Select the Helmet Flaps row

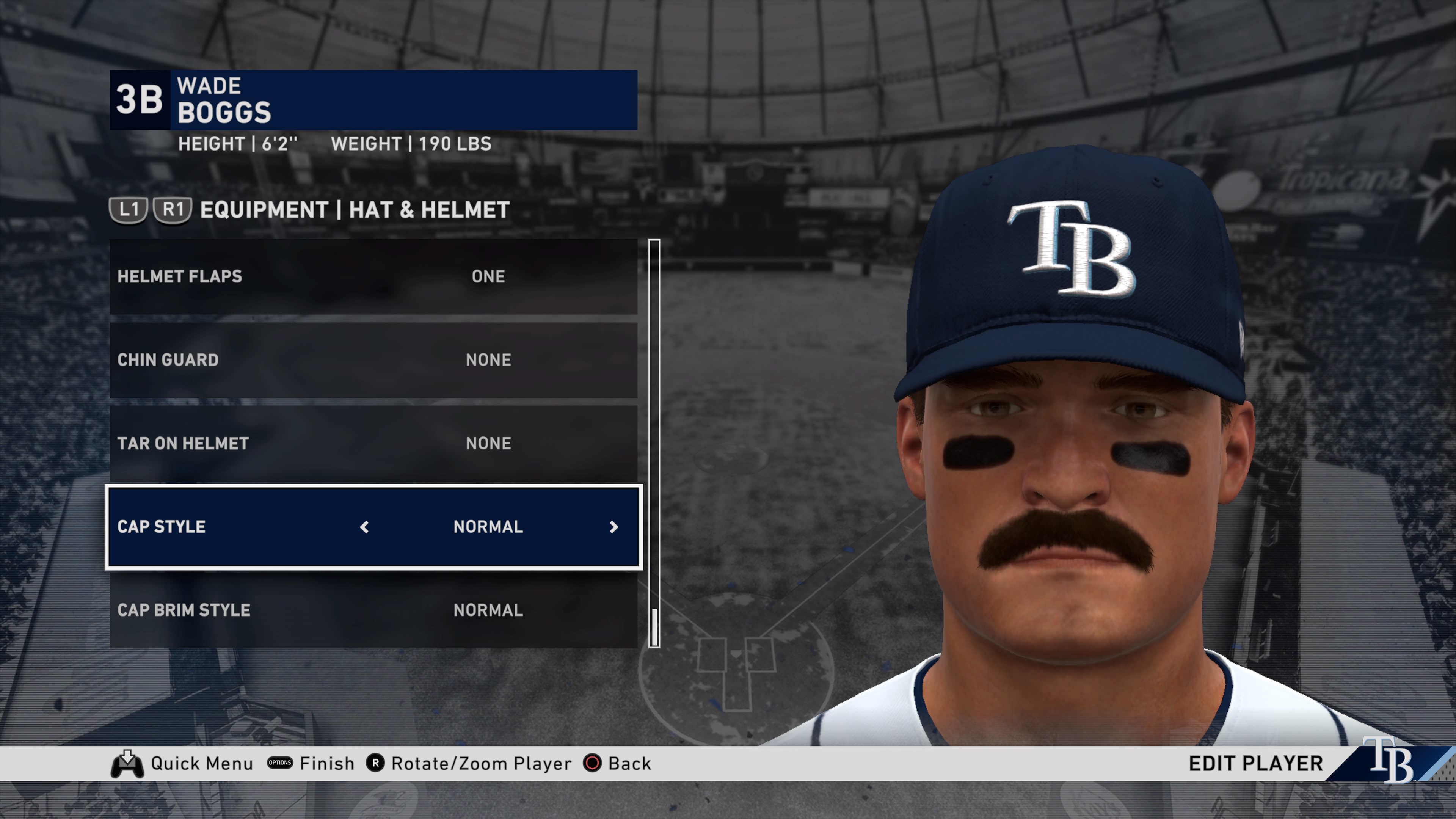[373, 276]
